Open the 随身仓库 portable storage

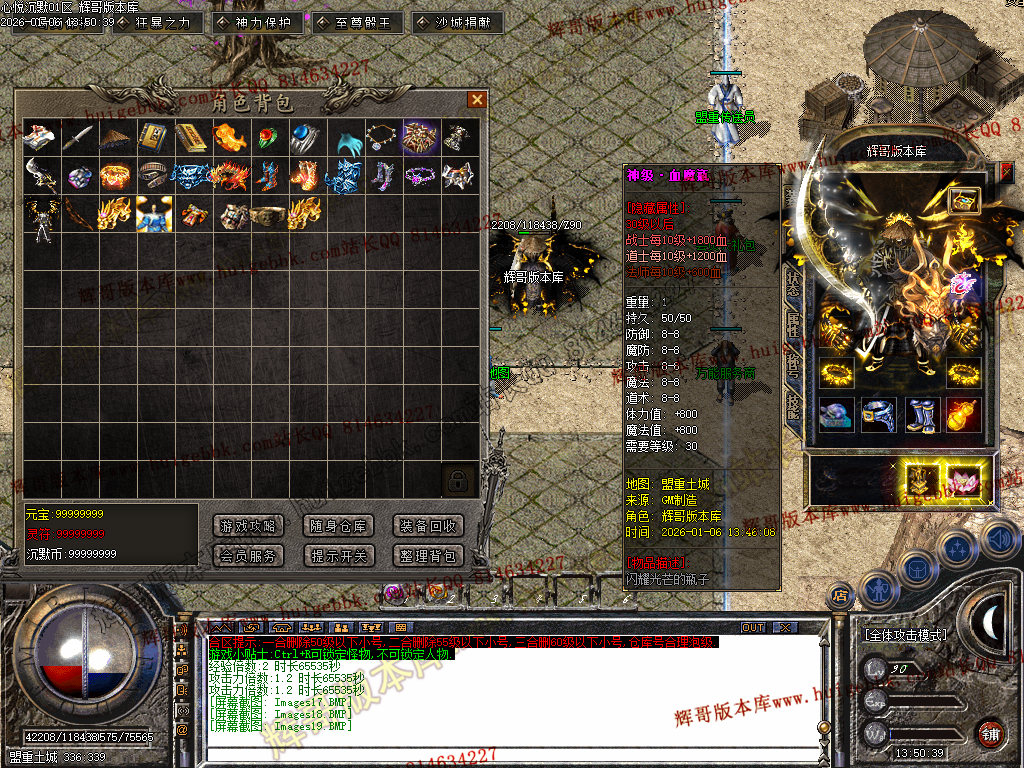tap(337, 526)
